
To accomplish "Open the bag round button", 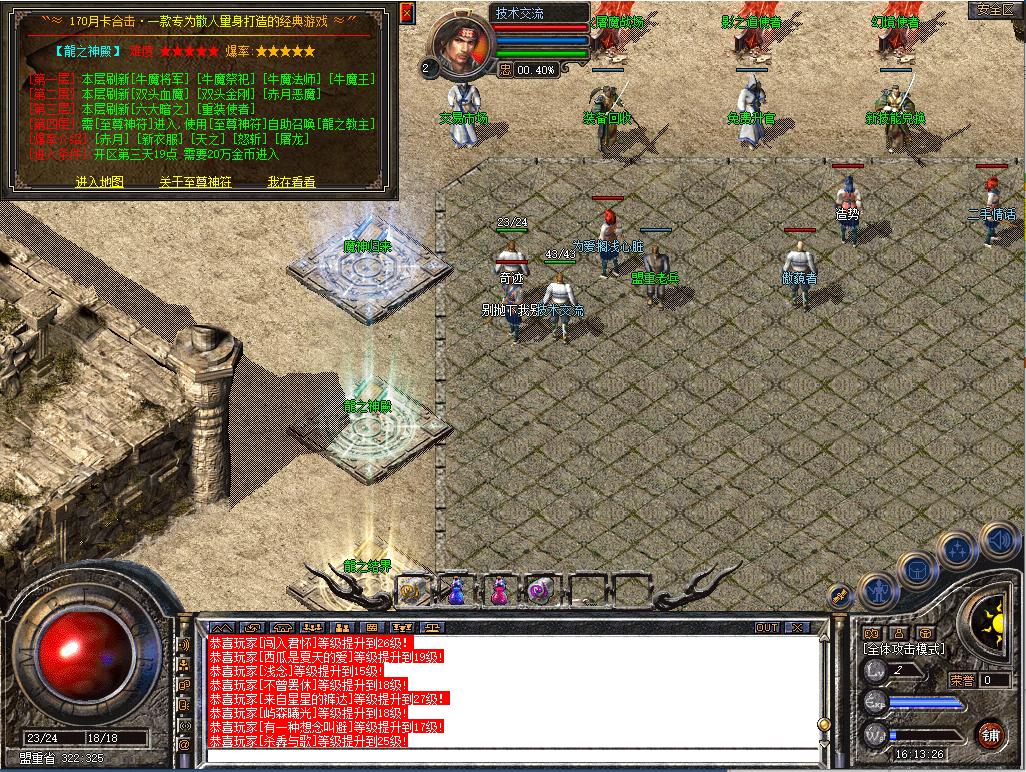I will coord(917,570).
